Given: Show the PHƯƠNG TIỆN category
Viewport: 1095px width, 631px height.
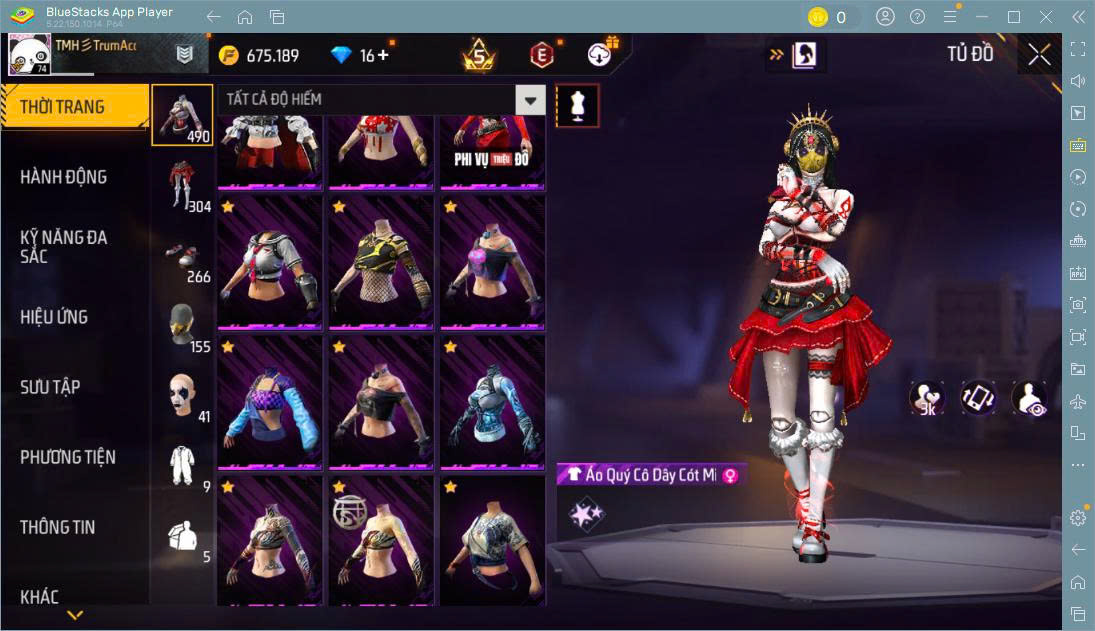Looking at the screenshot, I should [x=68, y=457].
